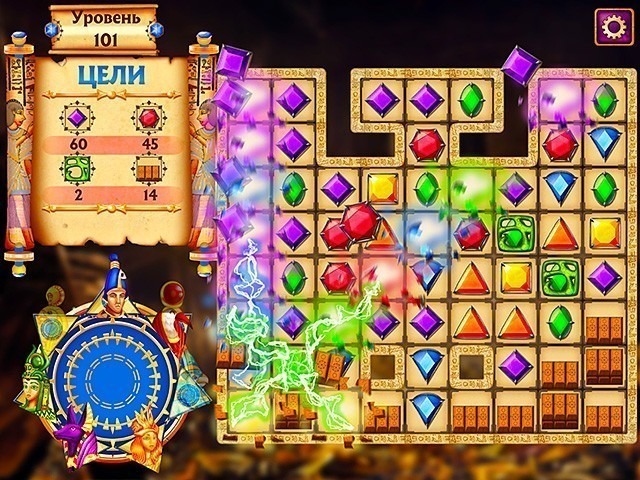The height and width of the screenshot is (480, 640).
Task: Open the settings gear menu
Action: click(x=614, y=26)
